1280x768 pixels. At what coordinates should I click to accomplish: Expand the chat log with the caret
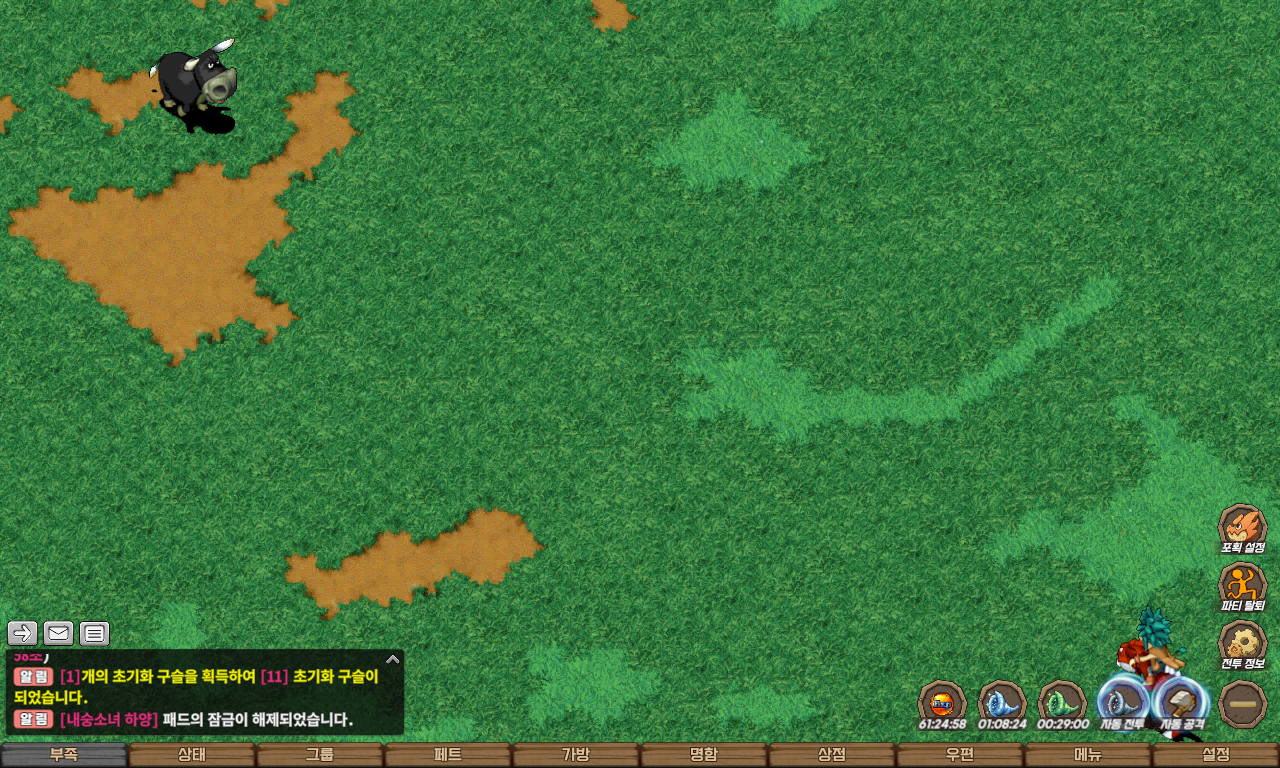pyautogui.click(x=392, y=659)
